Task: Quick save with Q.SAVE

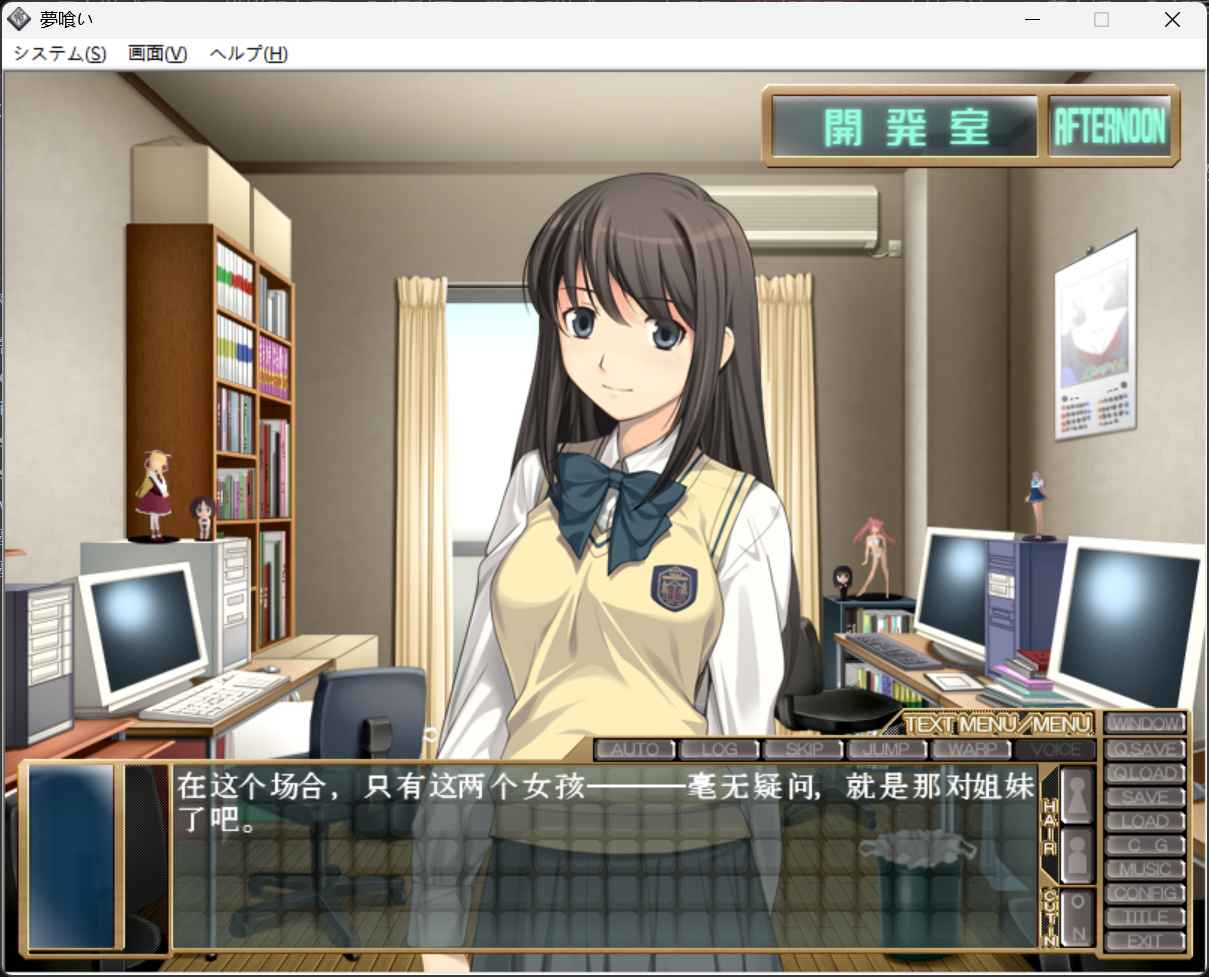Action: [x=1145, y=748]
